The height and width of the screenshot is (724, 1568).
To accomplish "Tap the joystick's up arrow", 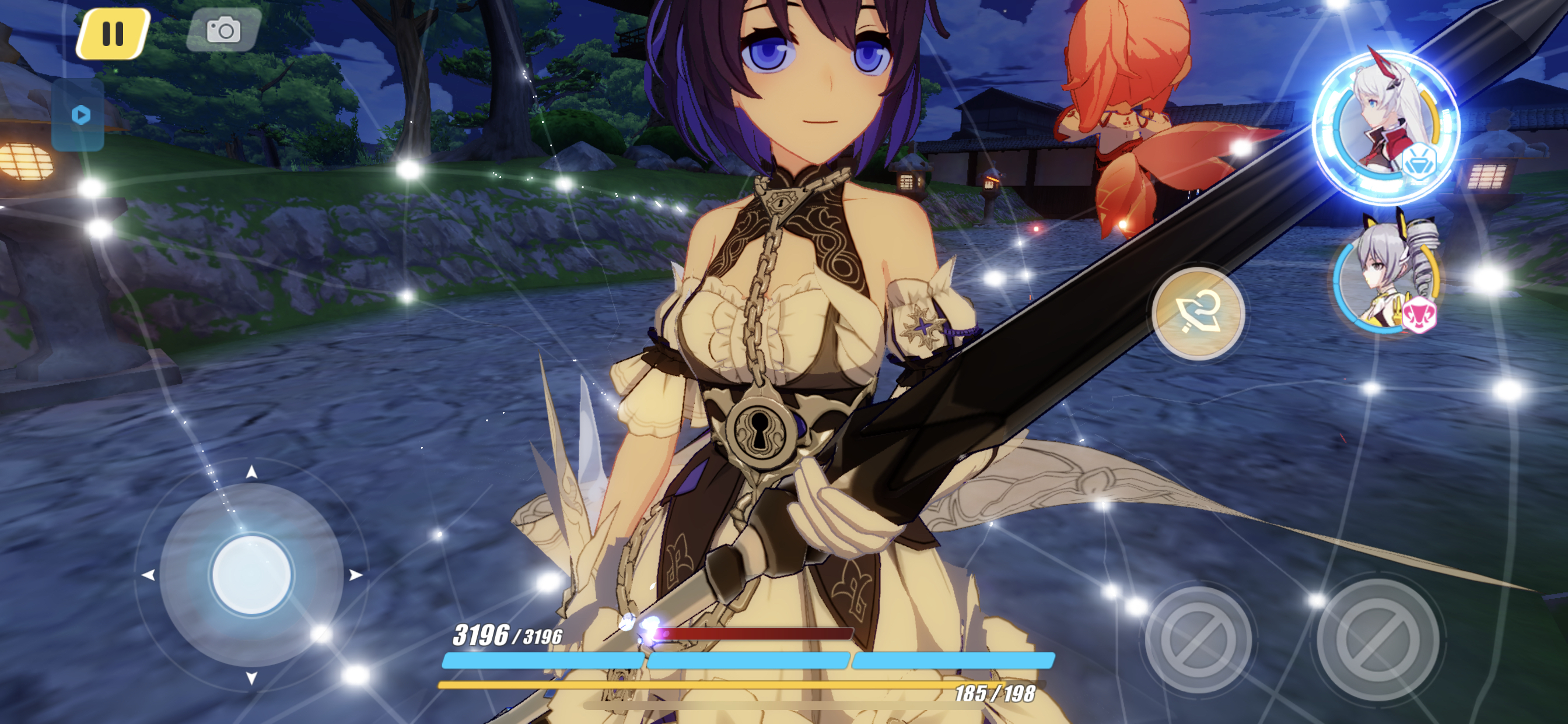I will coord(251,472).
